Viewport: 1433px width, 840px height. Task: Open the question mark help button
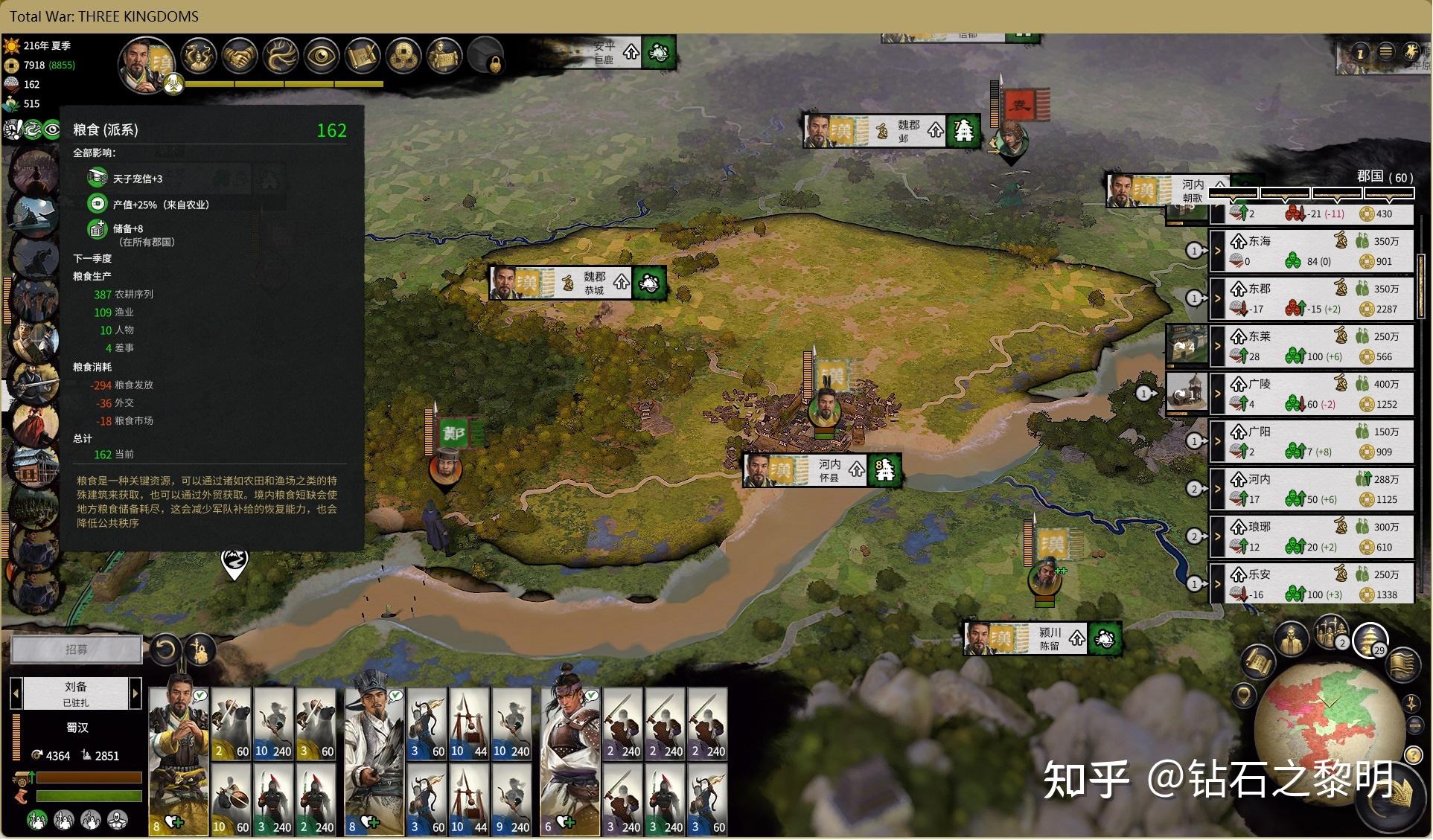pos(1414,756)
